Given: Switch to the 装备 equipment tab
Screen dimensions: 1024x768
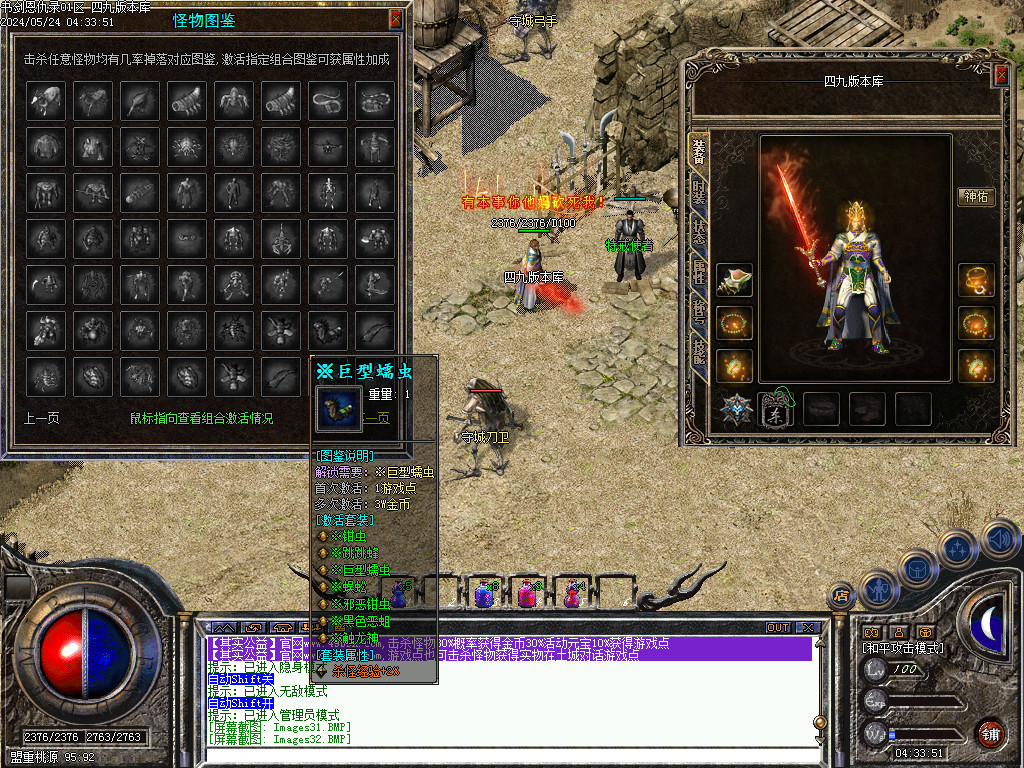Looking at the screenshot, I should [x=699, y=150].
